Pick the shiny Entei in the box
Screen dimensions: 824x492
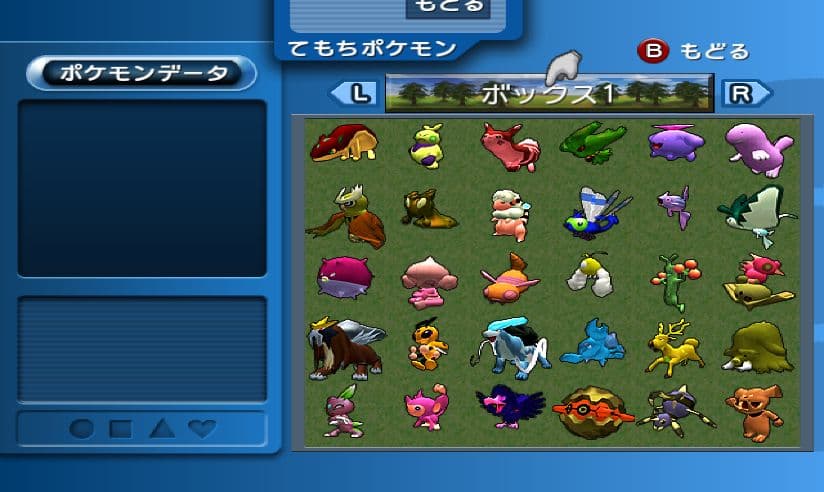coord(345,346)
